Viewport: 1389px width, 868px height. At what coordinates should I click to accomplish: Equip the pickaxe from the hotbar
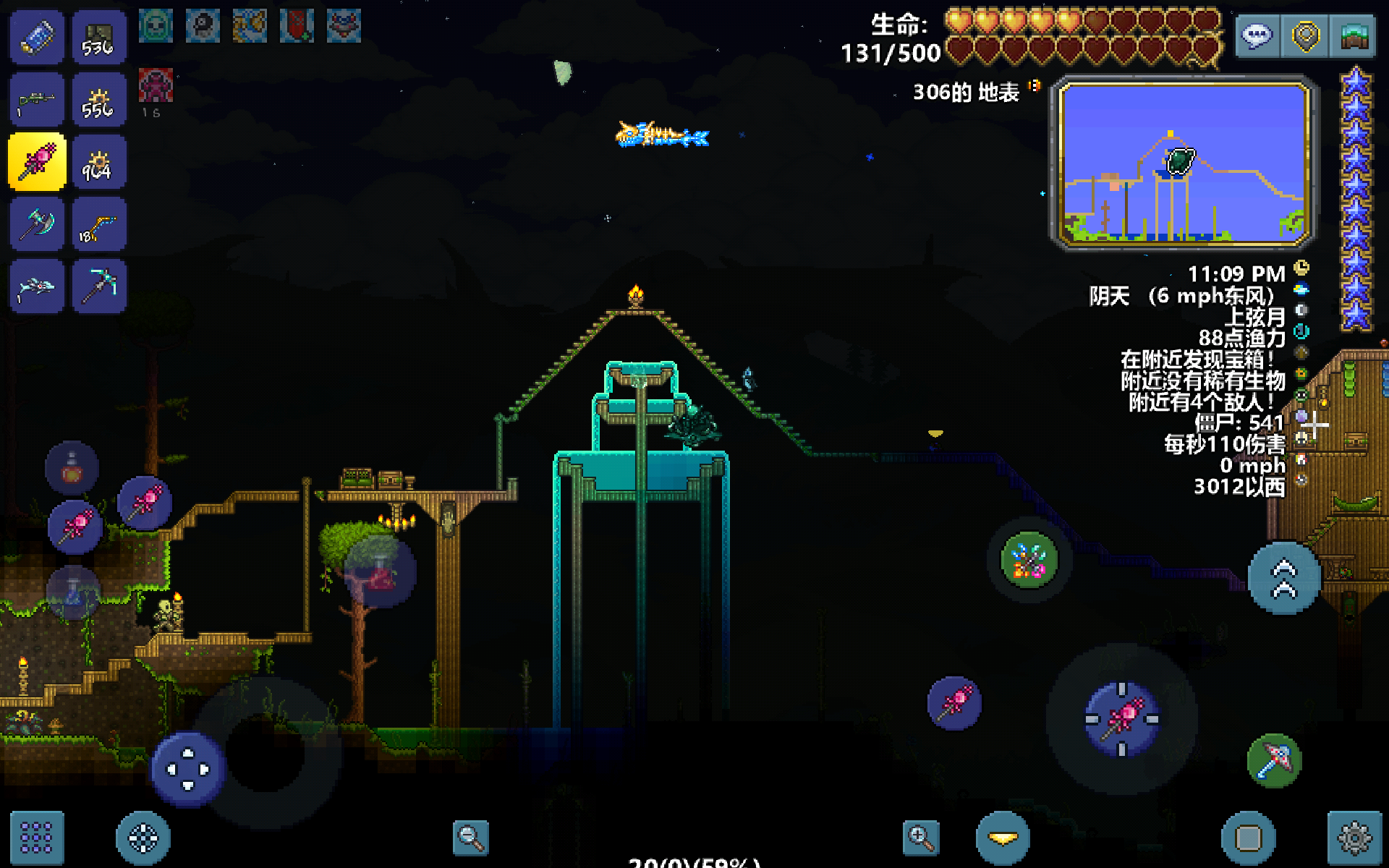coord(99,286)
